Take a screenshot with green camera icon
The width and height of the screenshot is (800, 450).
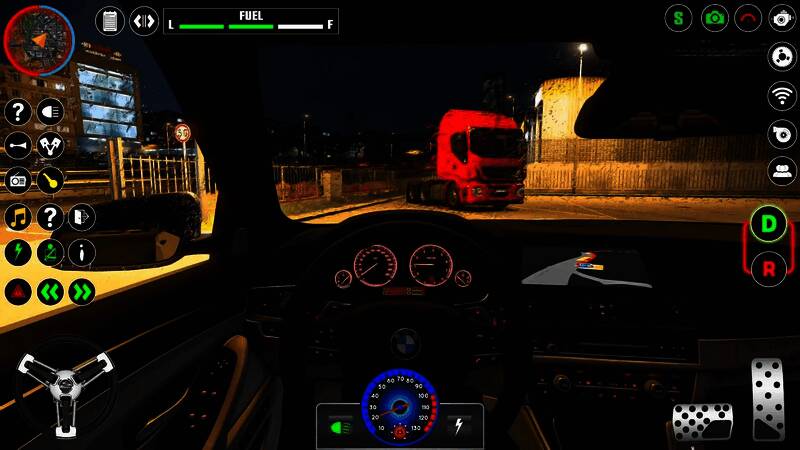714,18
